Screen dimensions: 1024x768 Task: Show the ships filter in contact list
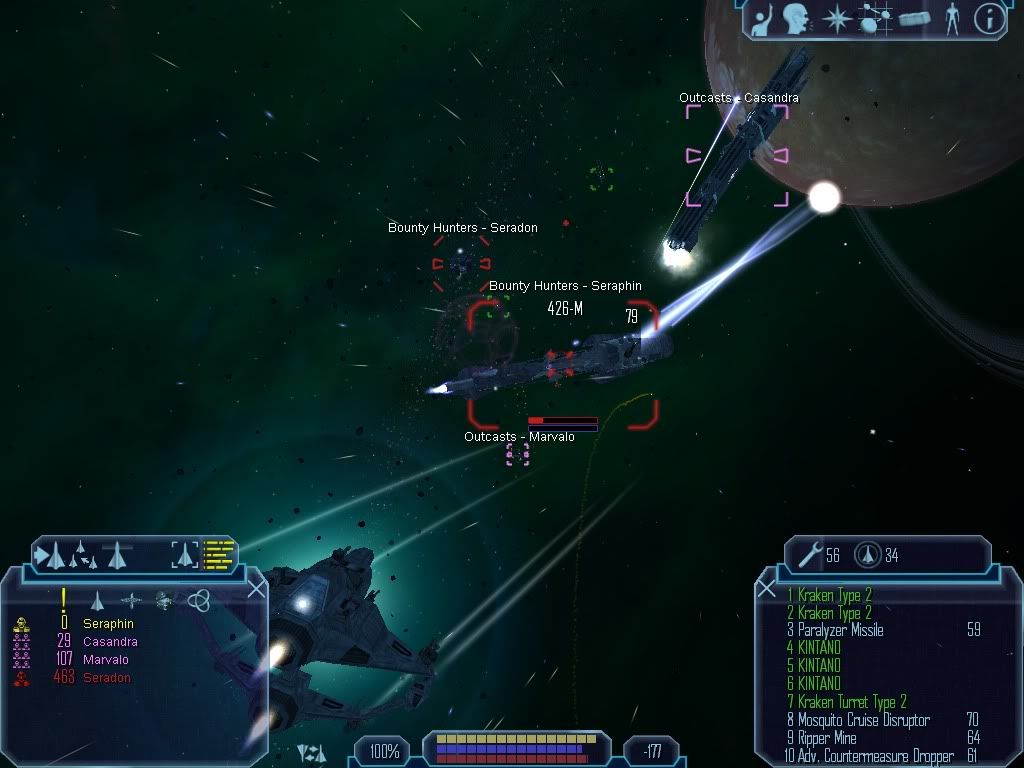click(x=97, y=601)
